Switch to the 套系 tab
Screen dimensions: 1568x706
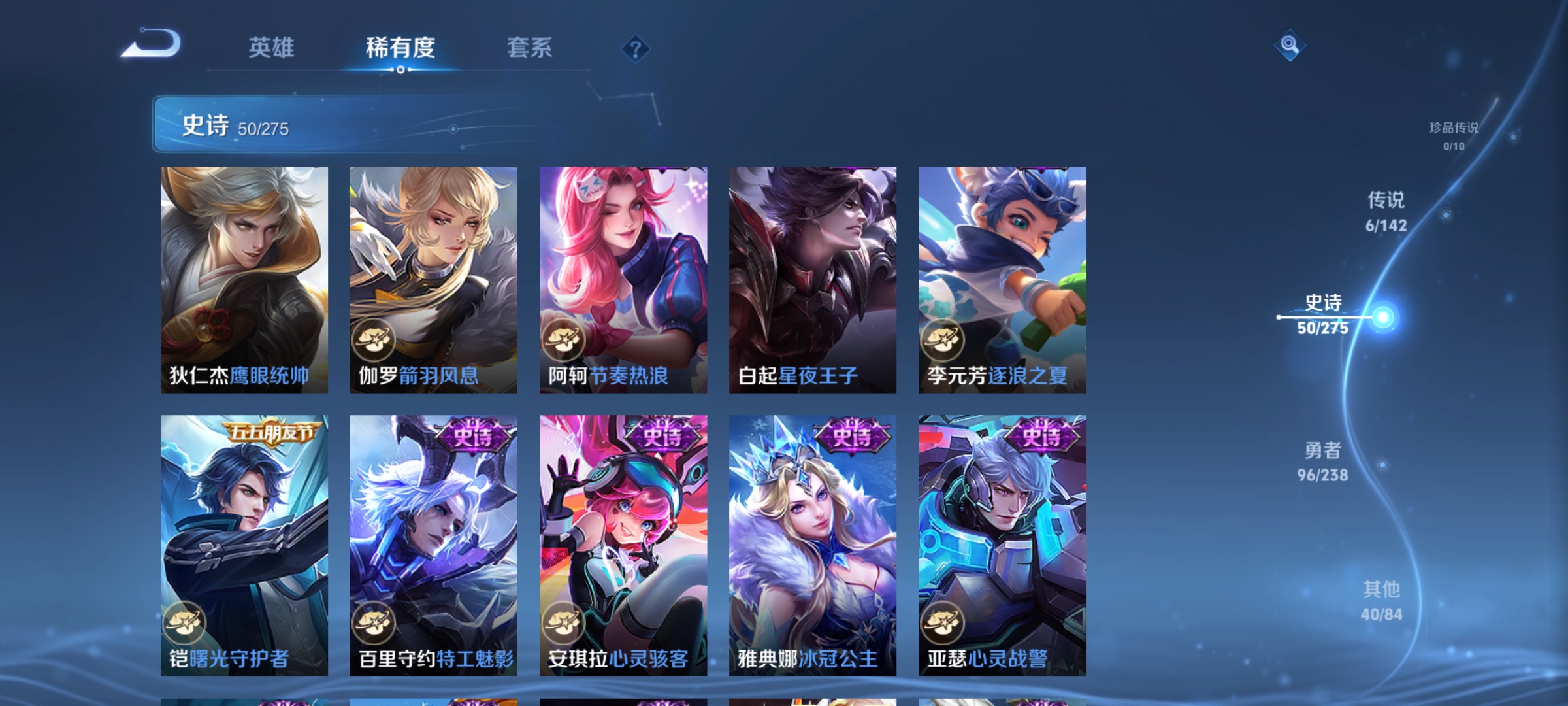pyautogui.click(x=529, y=48)
